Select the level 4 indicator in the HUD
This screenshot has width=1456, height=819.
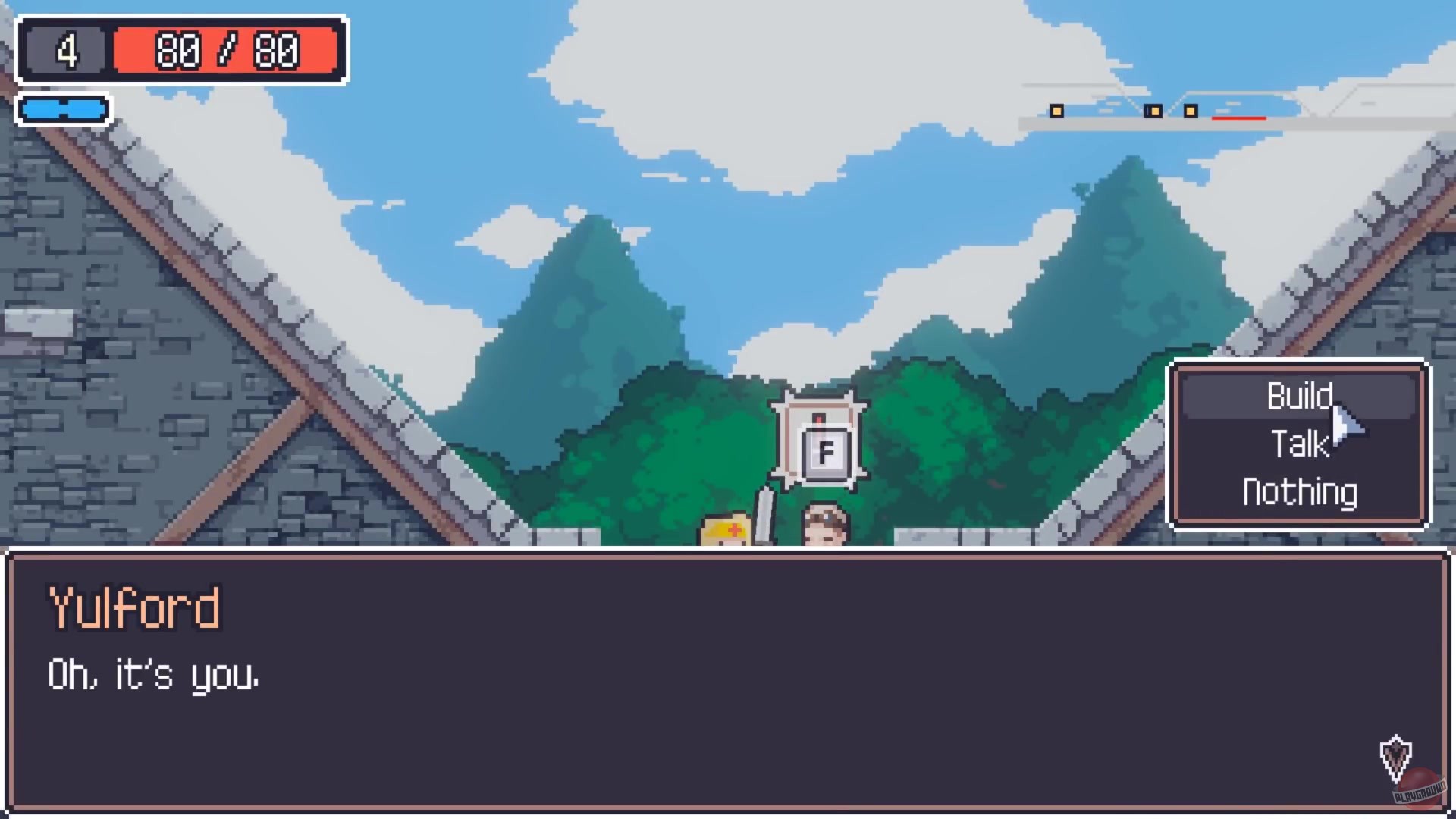pos(67,49)
